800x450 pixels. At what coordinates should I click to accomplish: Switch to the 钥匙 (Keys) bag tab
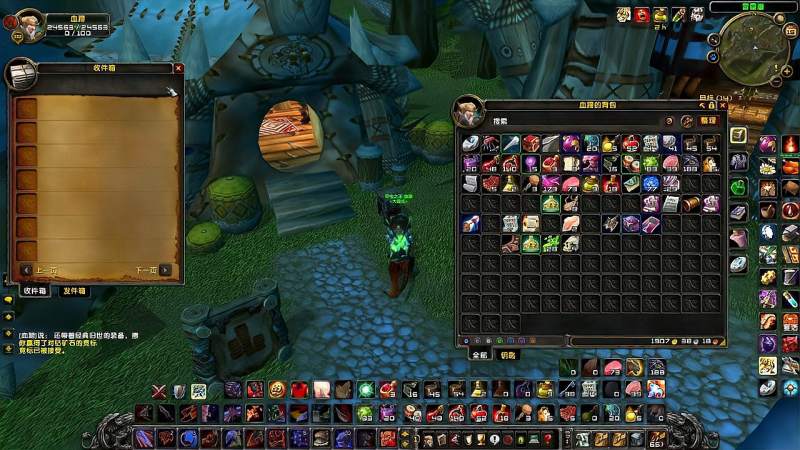(x=509, y=354)
